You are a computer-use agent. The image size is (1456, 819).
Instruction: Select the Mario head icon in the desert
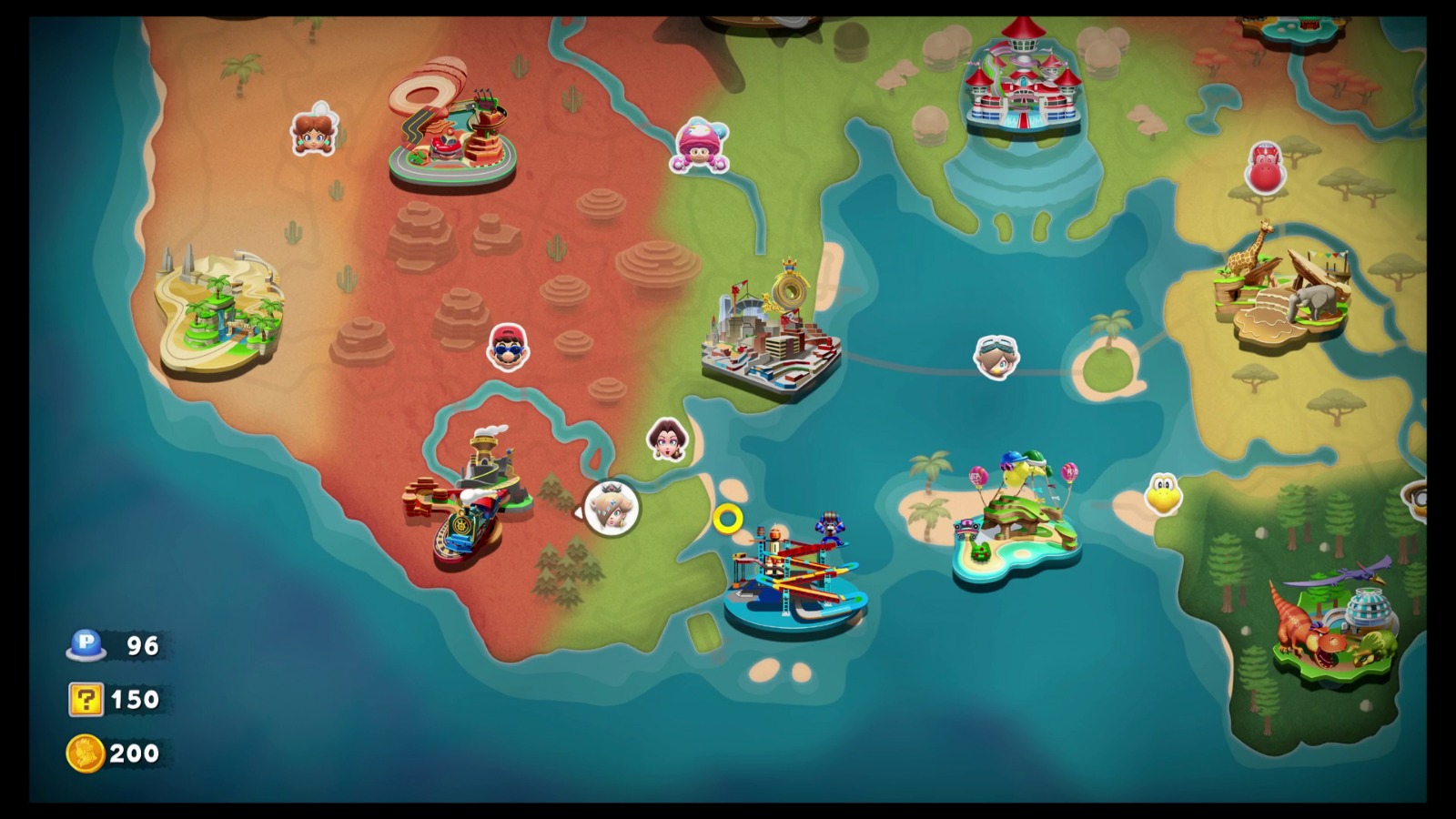click(507, 348)
